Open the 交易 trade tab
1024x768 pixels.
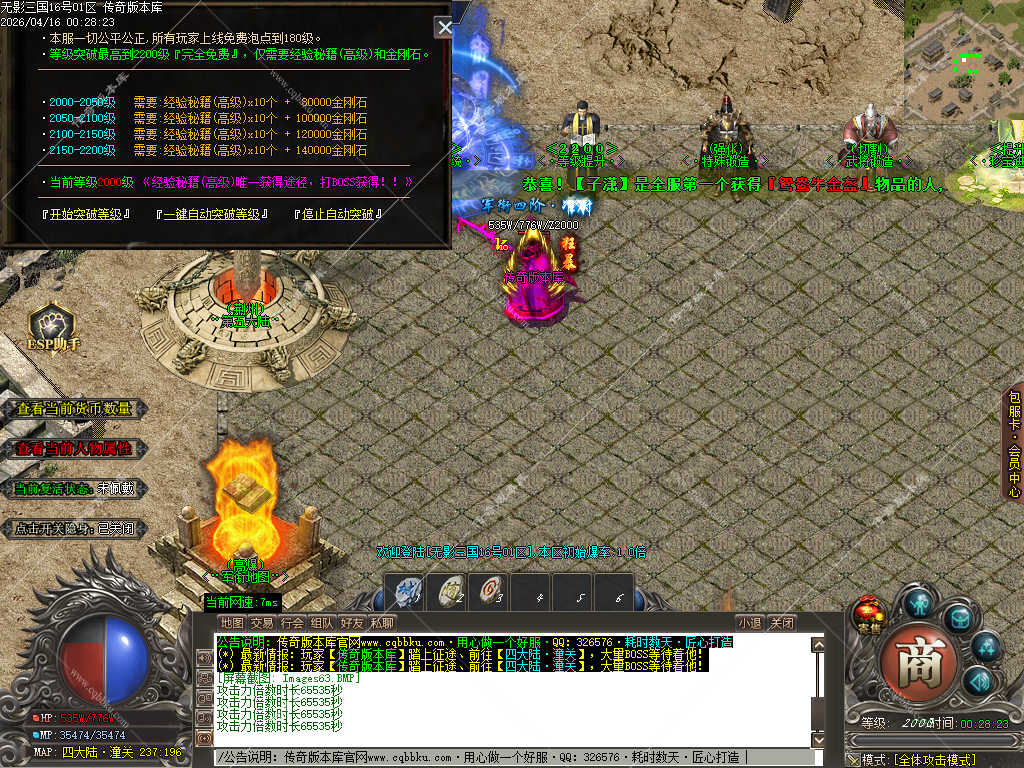point(262,623)
